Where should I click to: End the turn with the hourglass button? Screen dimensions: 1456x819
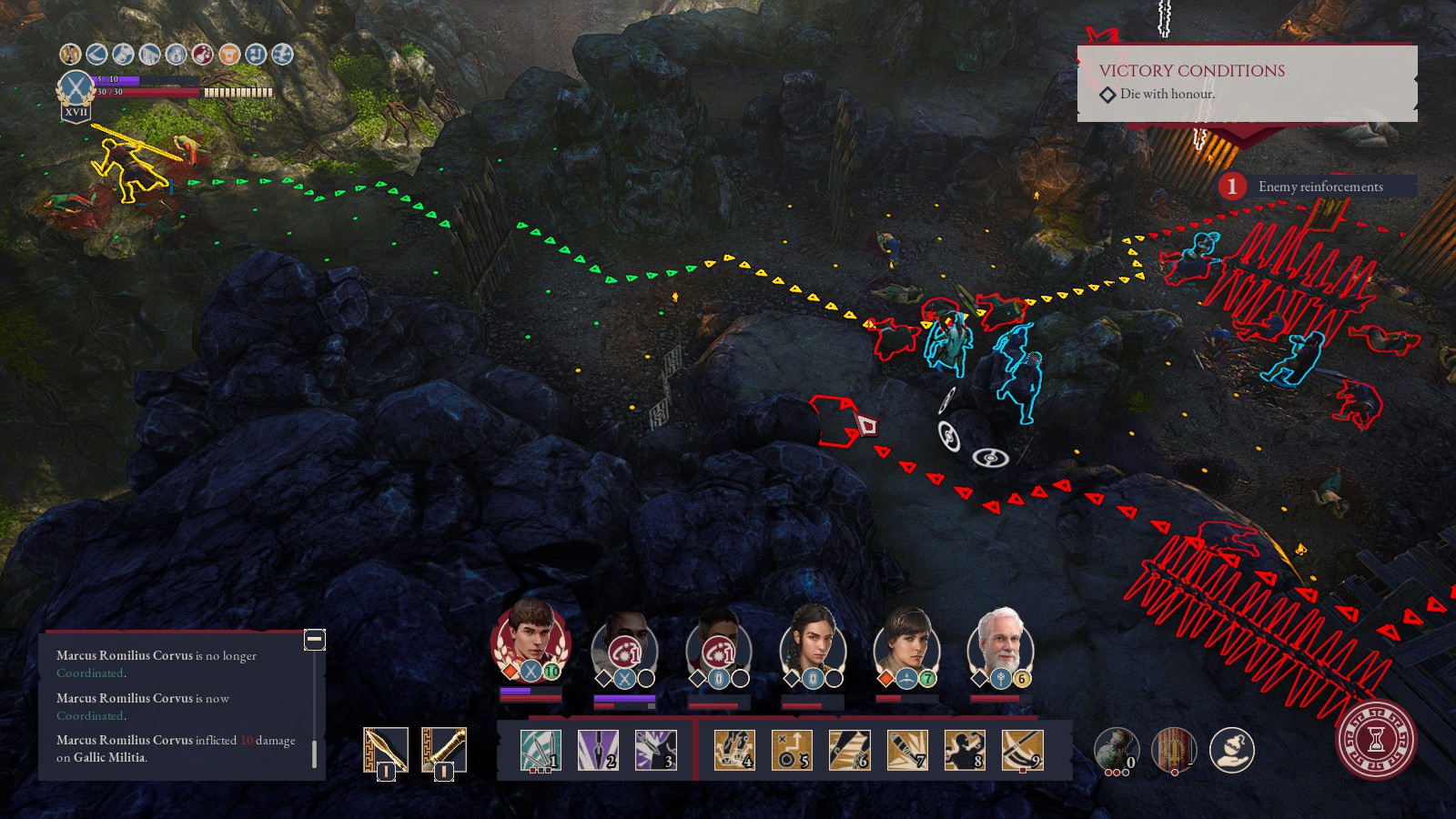(x=1377, y=738)
